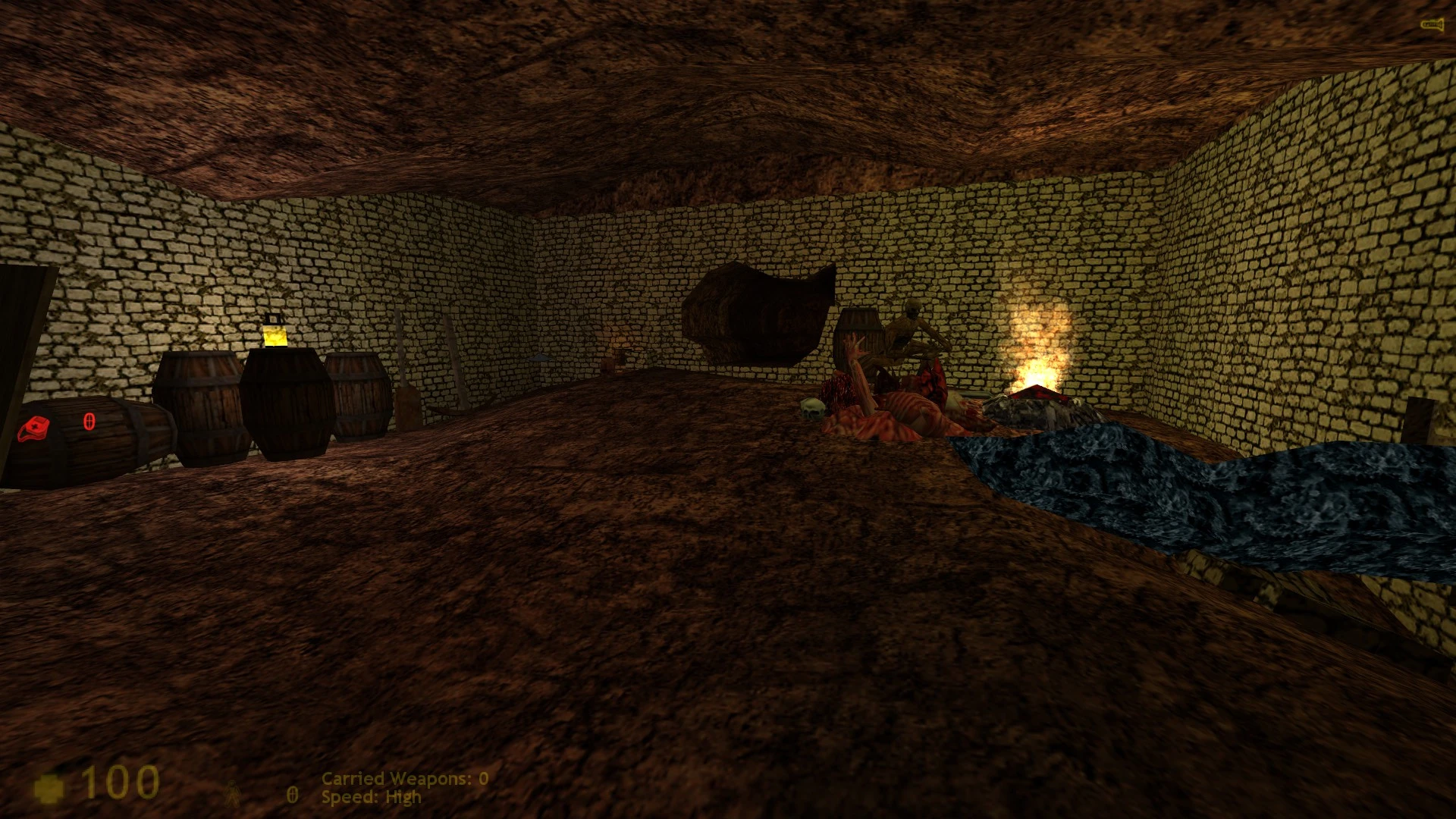The width and height of the screenshot is (1456, 819).
Task: Click the yellow health cross icon
Action: (49, 788)
